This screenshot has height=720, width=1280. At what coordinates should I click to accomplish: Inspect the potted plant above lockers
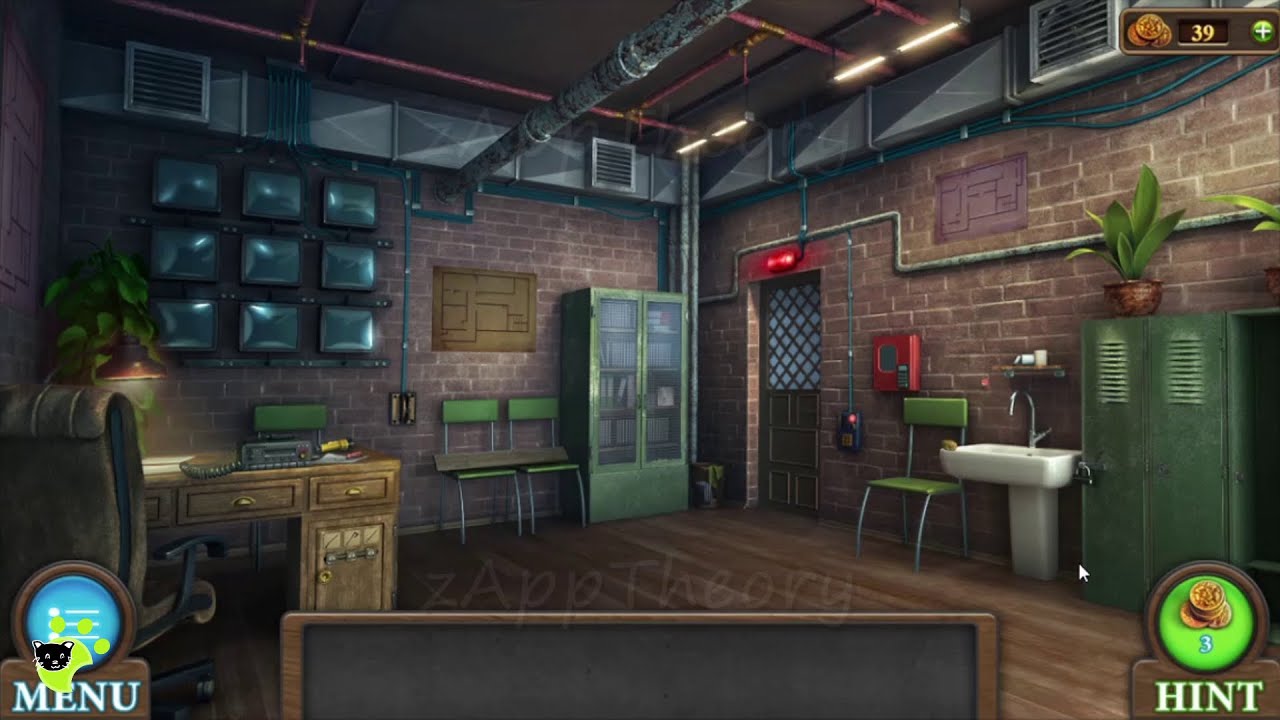coord(1135,240)
